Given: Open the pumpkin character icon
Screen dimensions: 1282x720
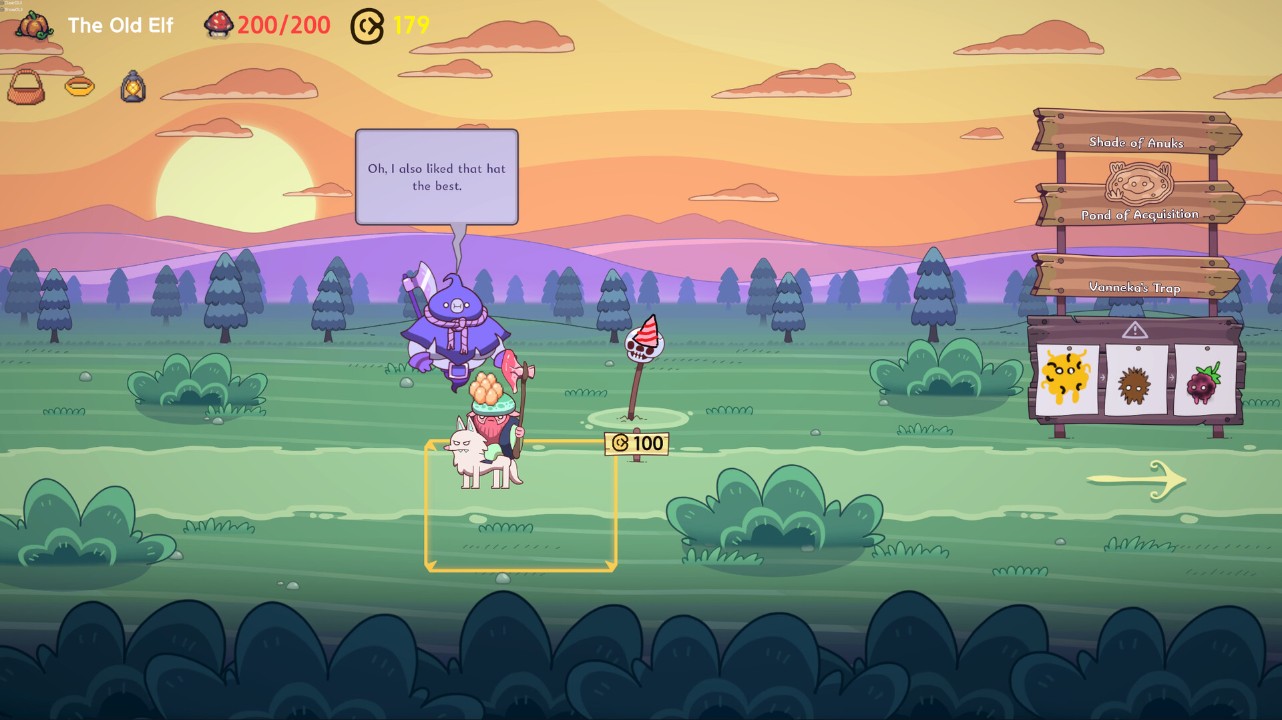Looking at the screenshot, I should click(34, 25).
